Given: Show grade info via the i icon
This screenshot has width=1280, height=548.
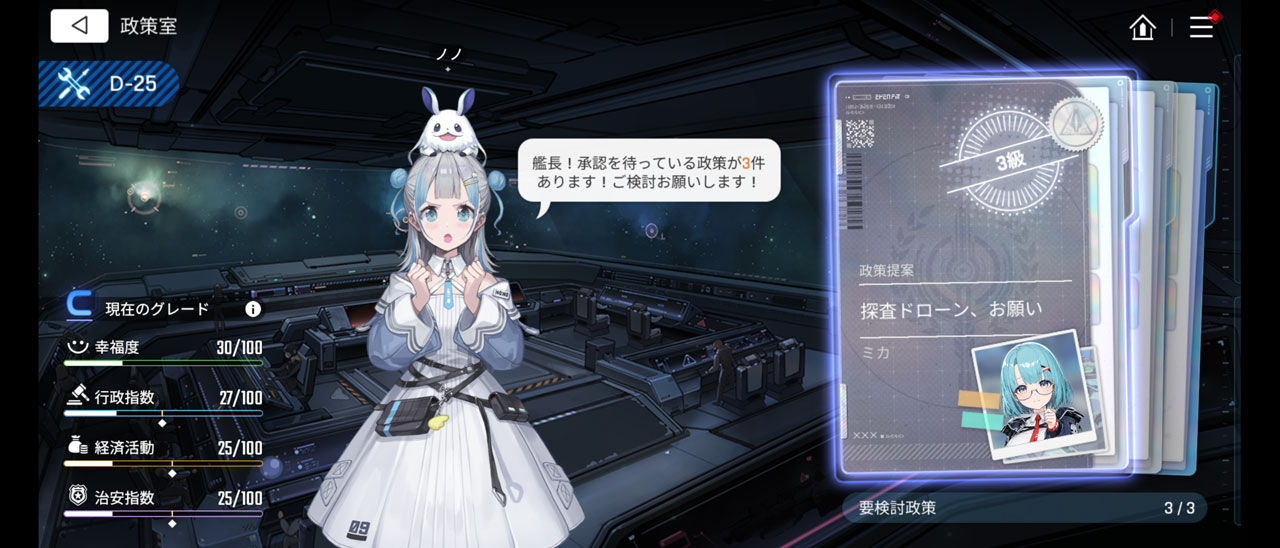Looking at the screenshot, I should 253,309.
